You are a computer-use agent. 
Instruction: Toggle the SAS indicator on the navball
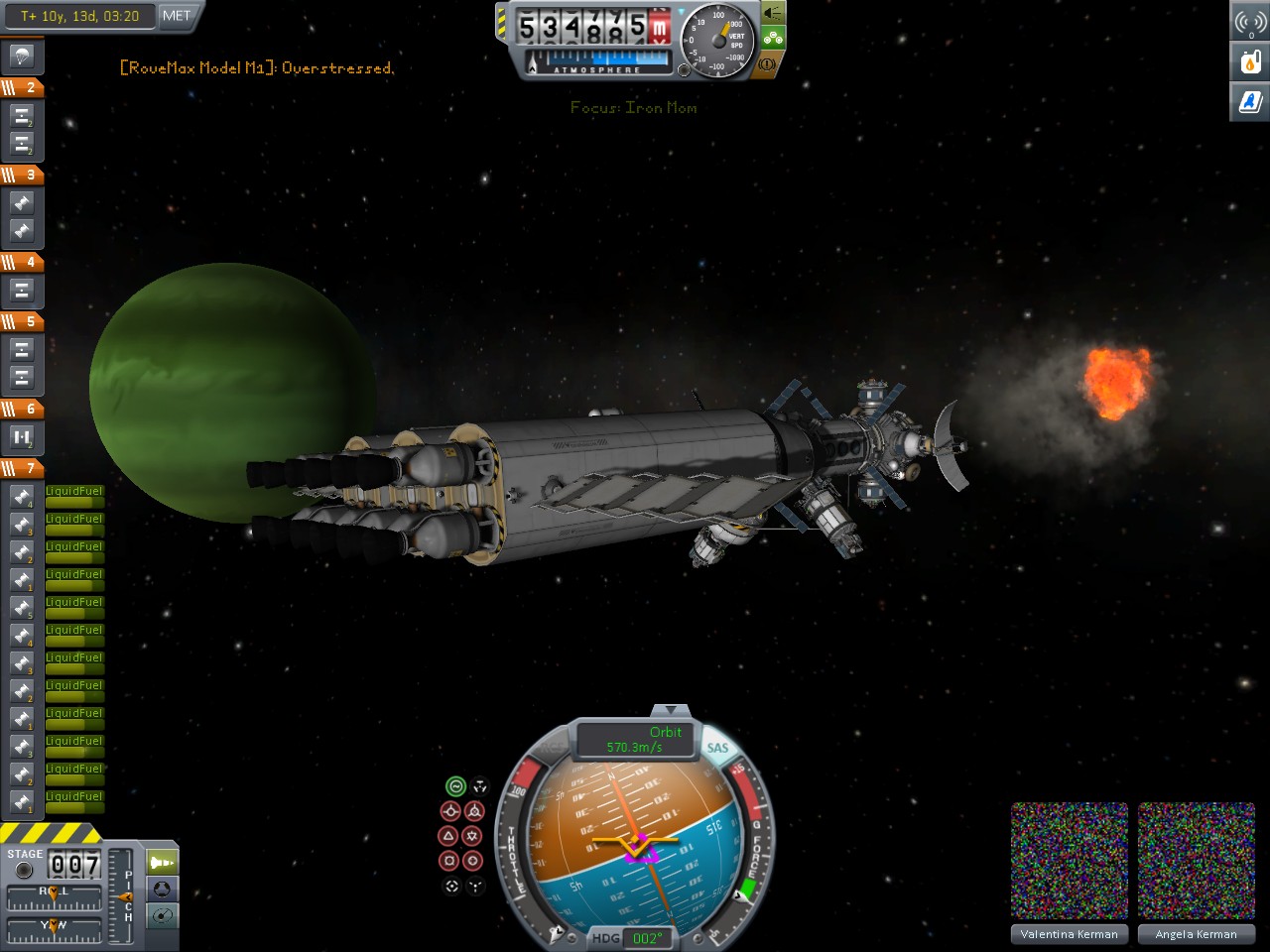coord(717,749)
